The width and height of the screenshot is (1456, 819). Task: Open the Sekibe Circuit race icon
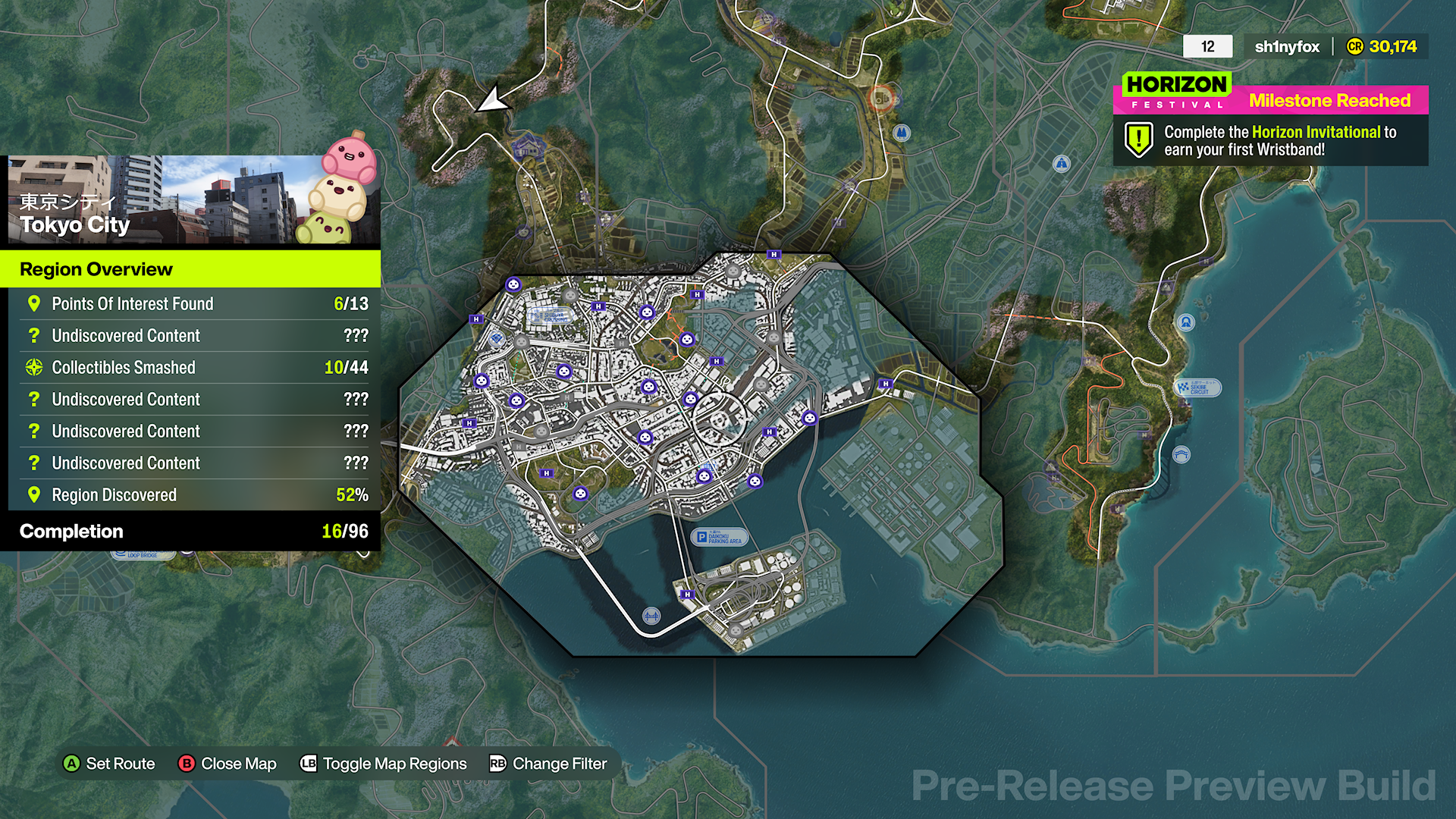coord(1199,388)
